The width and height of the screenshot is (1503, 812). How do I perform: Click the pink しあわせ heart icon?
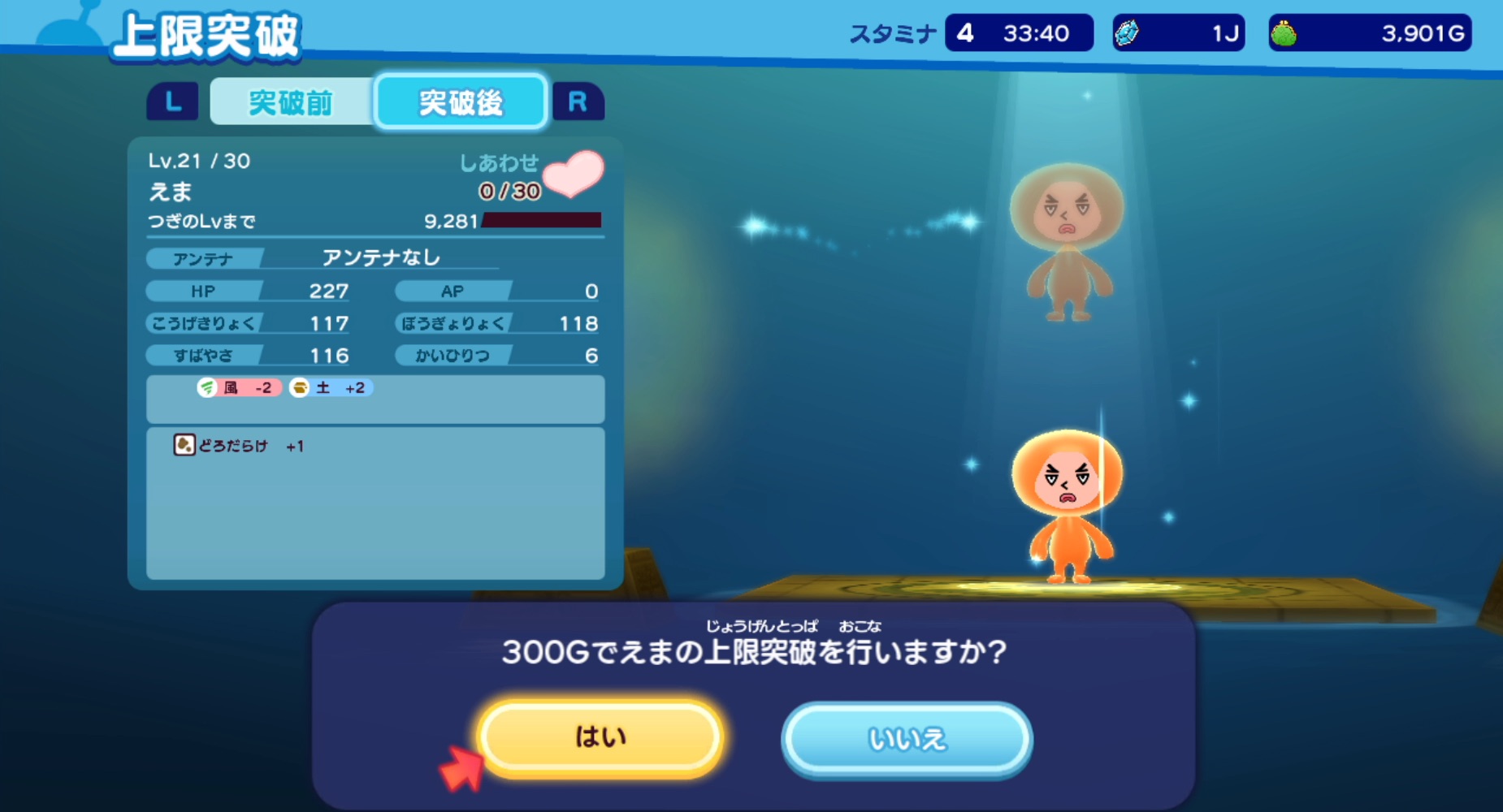574,175
